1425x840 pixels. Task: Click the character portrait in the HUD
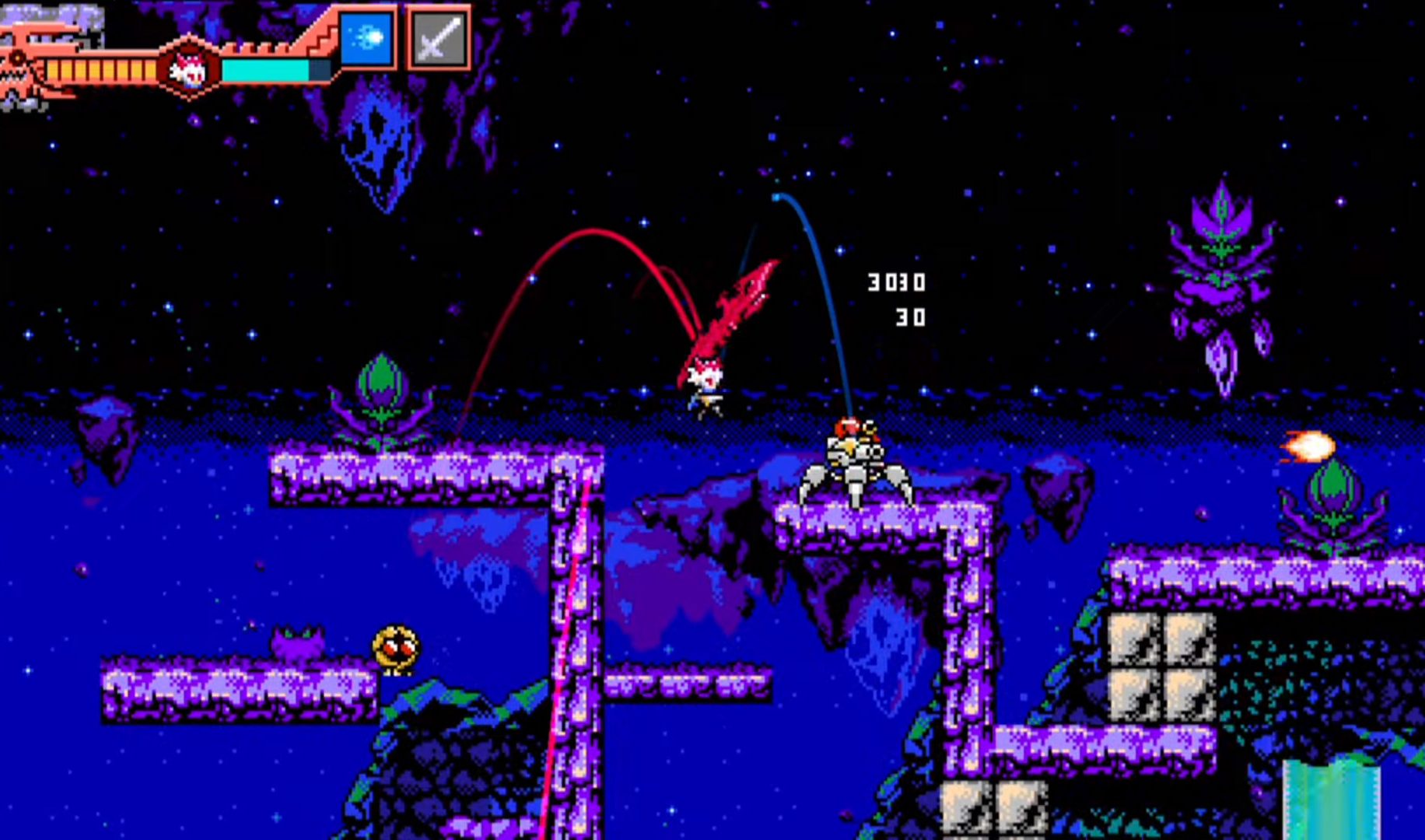(x=187, y=69)
